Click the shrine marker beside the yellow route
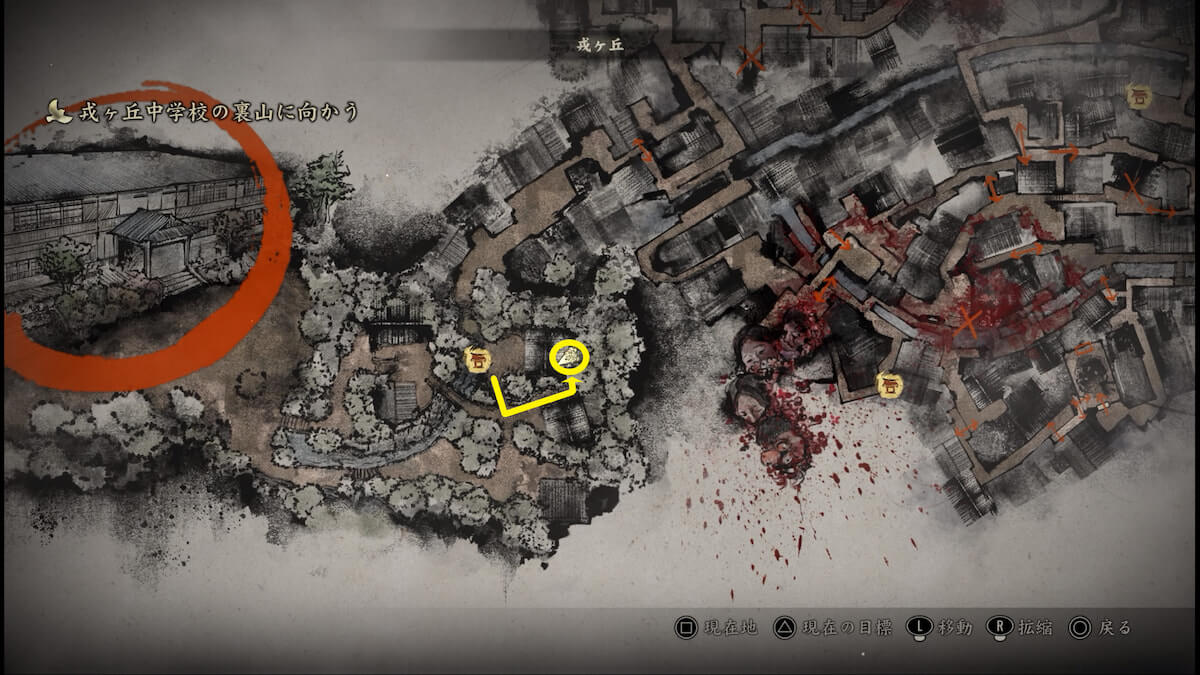This screenshot has height=675, width=1200. click(477, 359)
